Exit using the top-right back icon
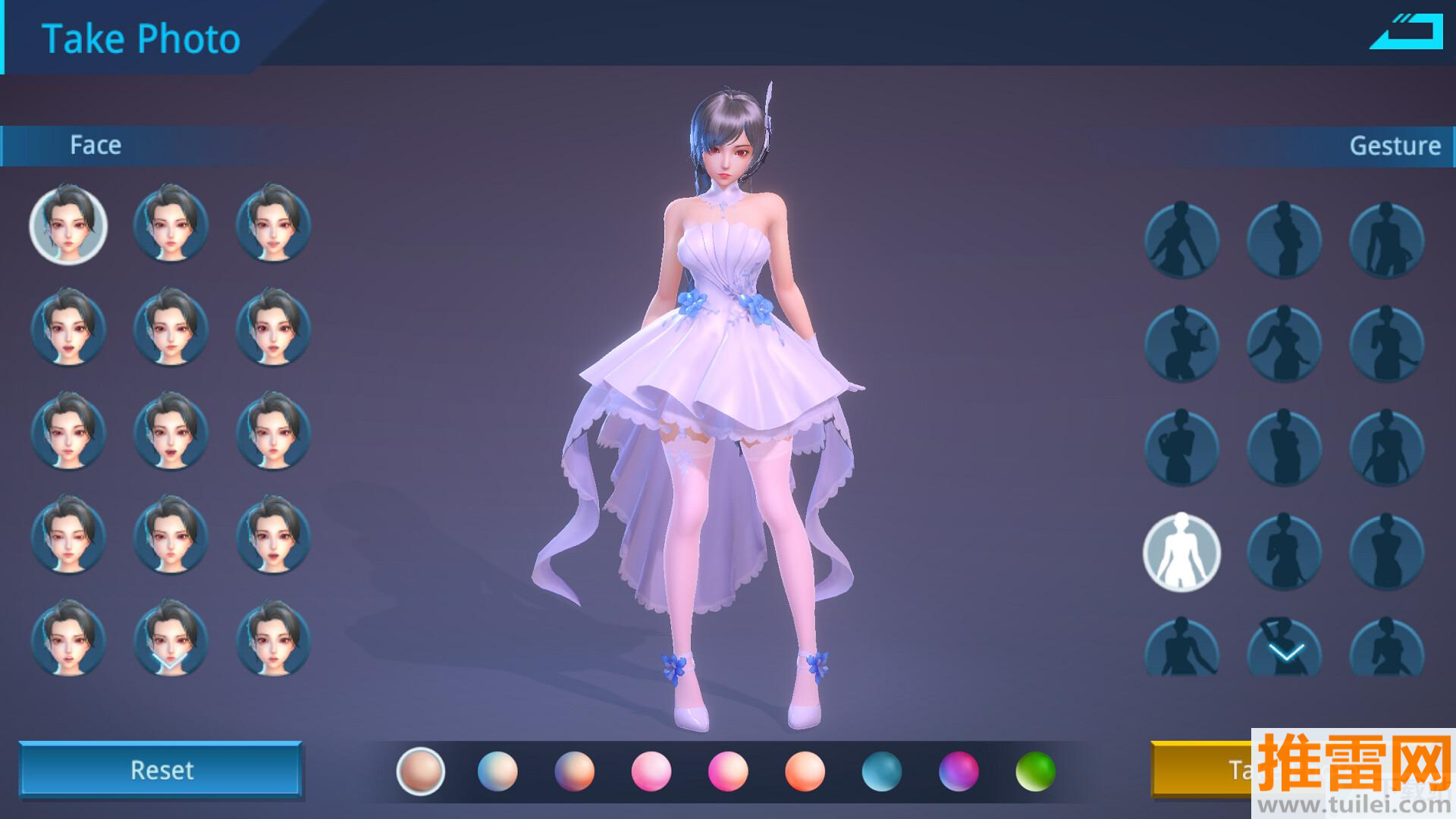 (x=1407, y=33)
